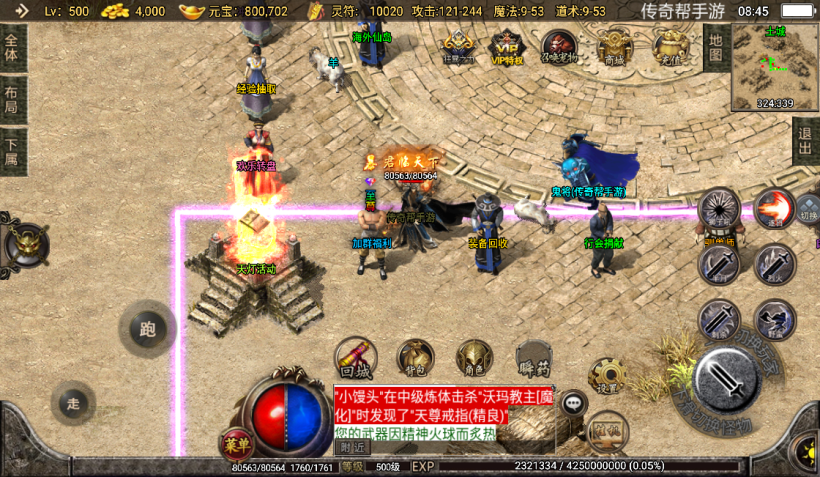Open the 背包 bag
Image resolution: width=820 pixels, height=477 pixels.
point(415,358)
